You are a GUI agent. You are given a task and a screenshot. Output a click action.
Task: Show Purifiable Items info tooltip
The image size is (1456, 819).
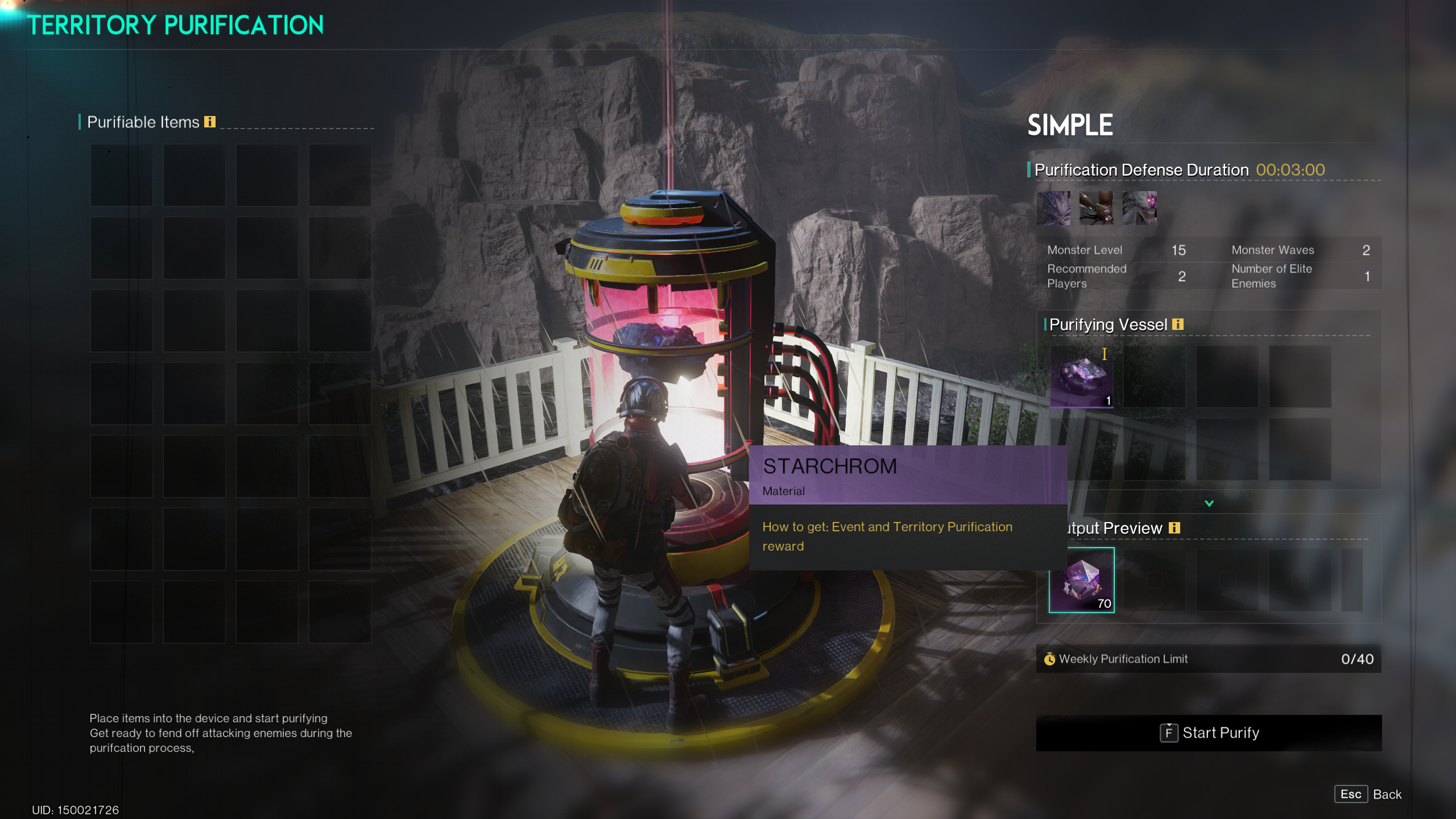click(210, 122)
